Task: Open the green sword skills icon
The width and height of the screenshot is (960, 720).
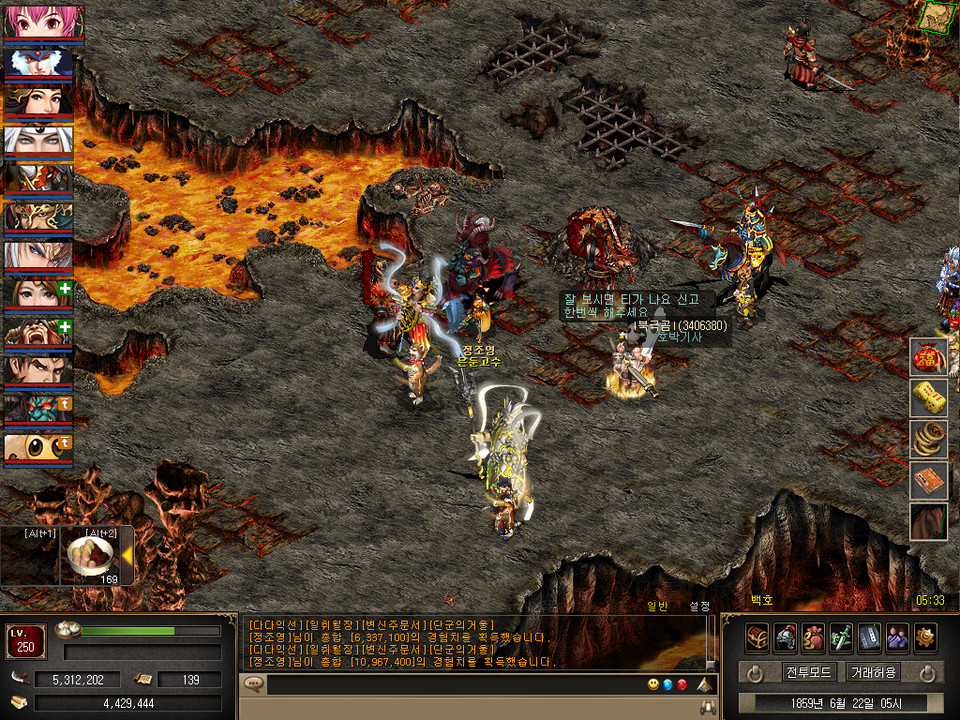Action: (x=842, y=637)
